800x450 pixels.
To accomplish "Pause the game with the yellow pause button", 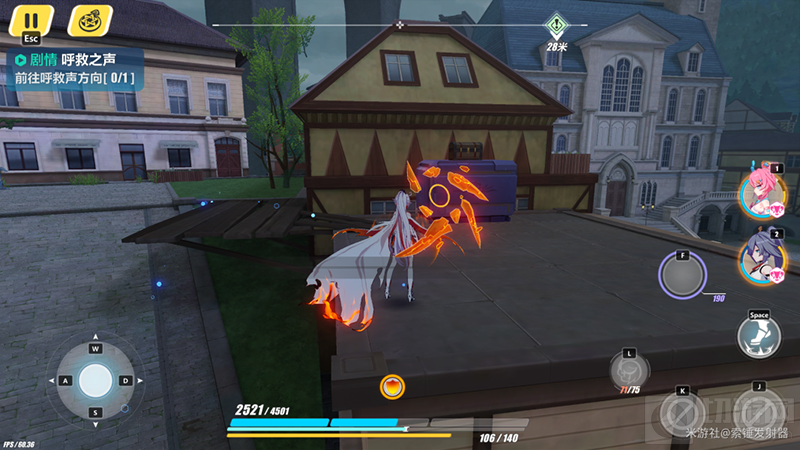I will click(32, 20).
